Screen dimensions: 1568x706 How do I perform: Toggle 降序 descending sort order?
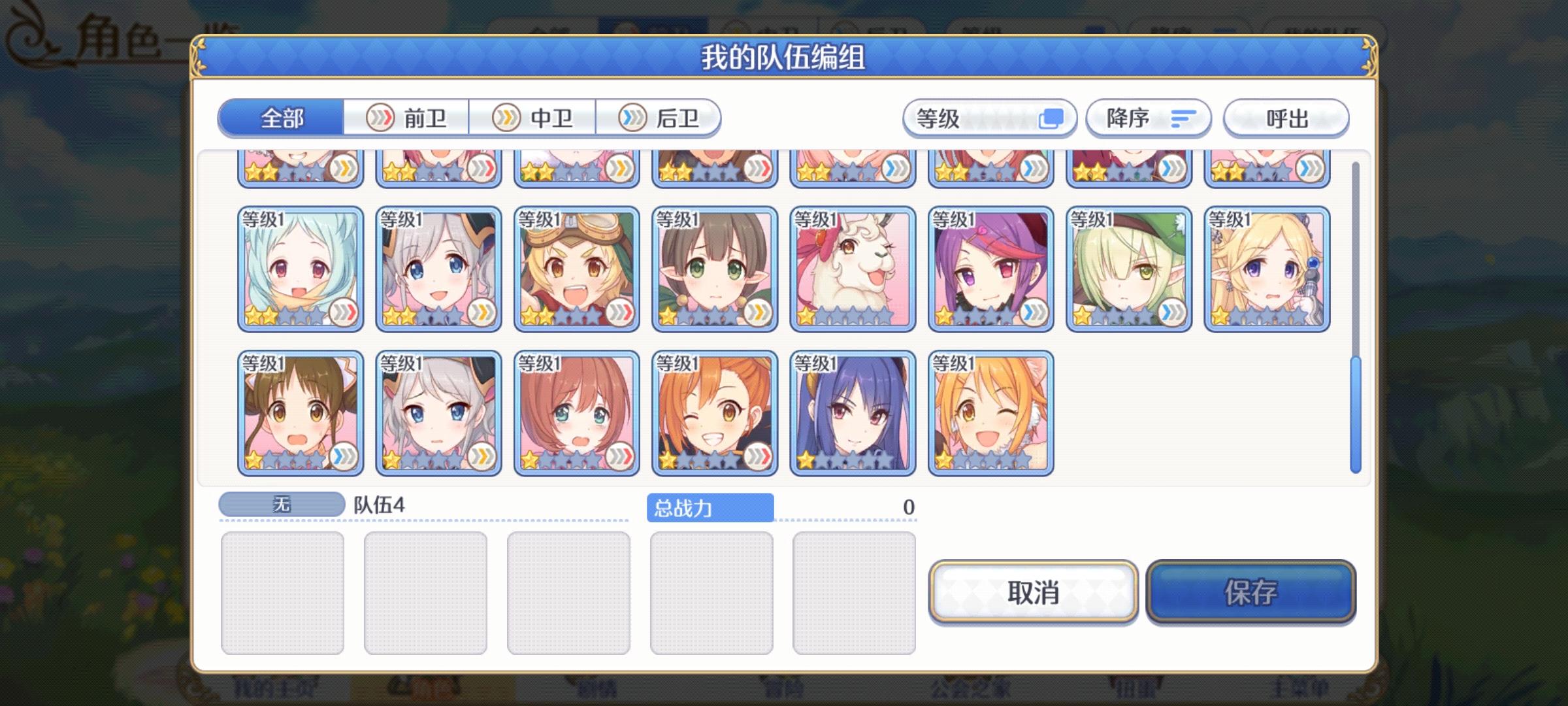point(1148,118)
